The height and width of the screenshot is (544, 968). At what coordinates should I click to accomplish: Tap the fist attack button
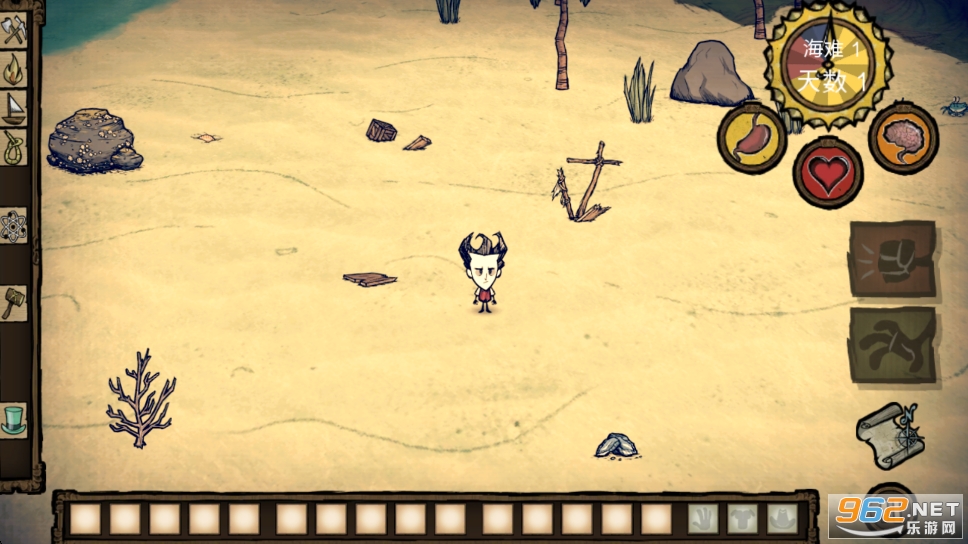892,259
